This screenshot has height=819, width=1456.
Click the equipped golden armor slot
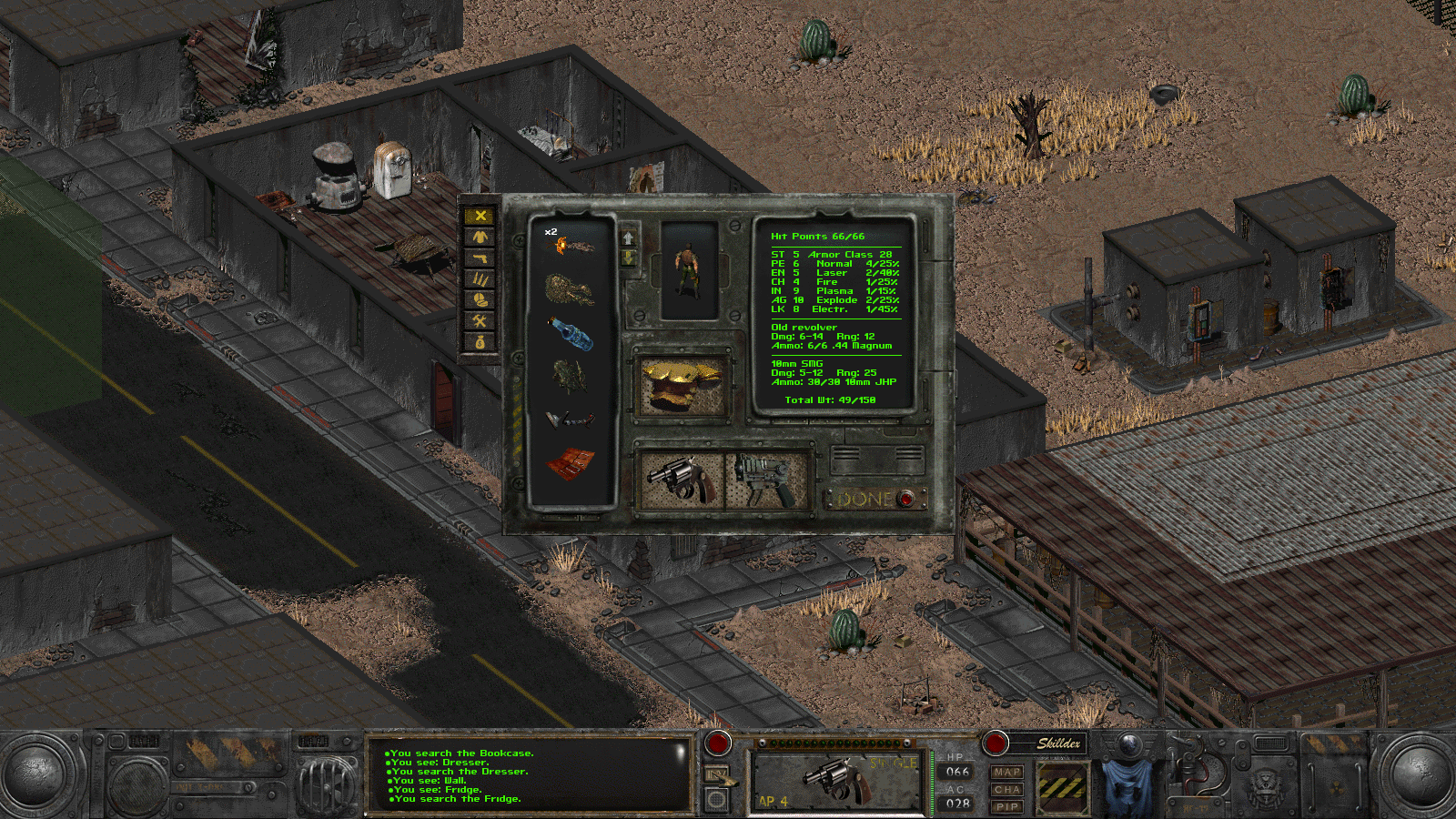pyautogui.click(x=682, y=384)
